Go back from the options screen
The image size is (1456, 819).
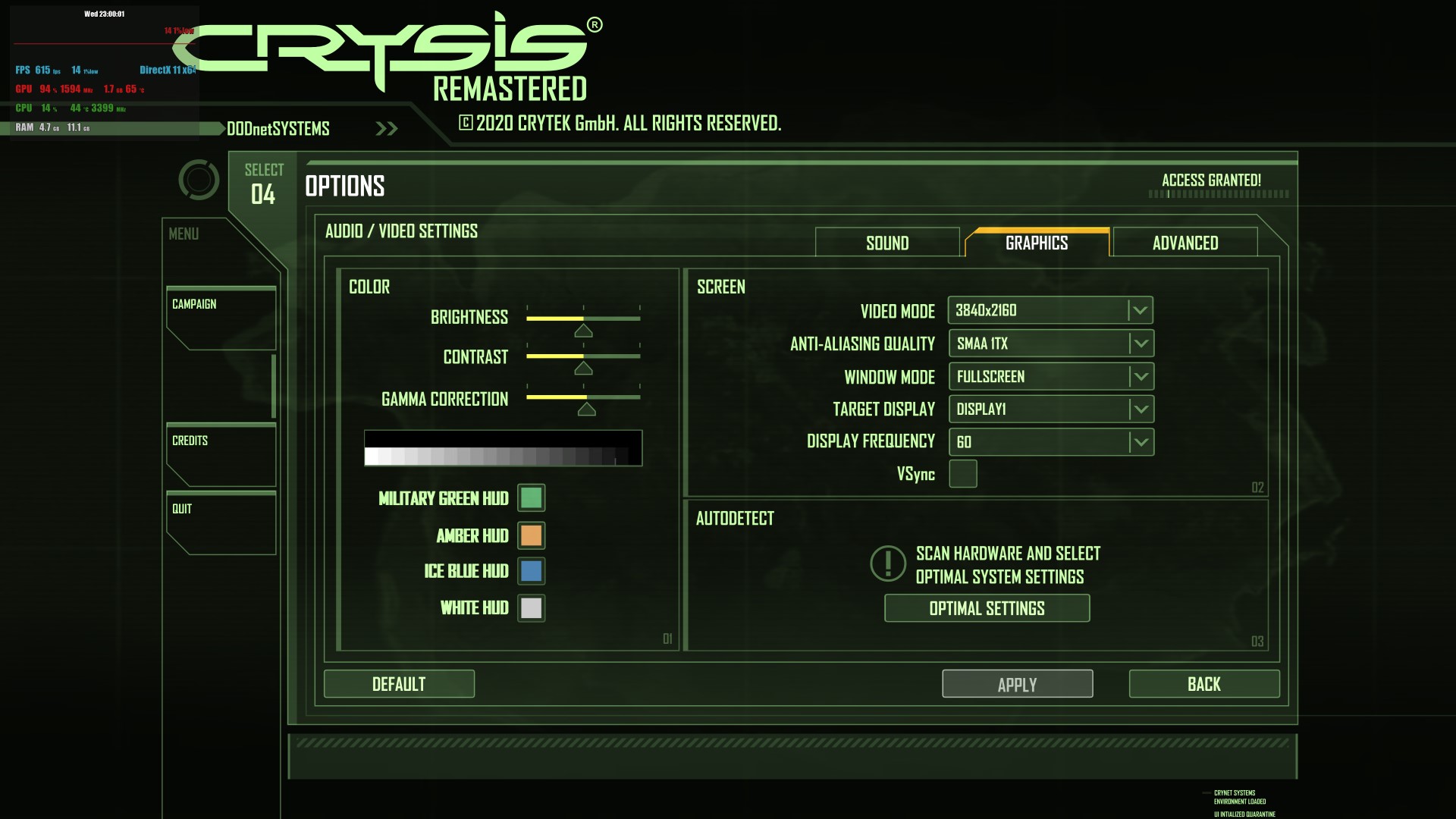1203,684
